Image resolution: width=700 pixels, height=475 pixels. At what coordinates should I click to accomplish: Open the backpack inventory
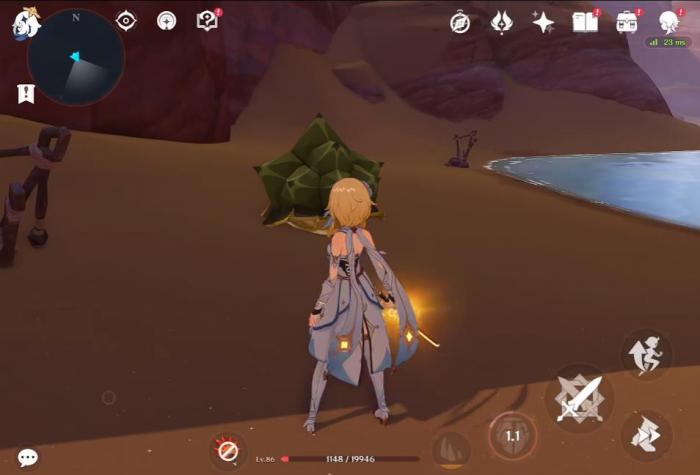coord(627,23)
